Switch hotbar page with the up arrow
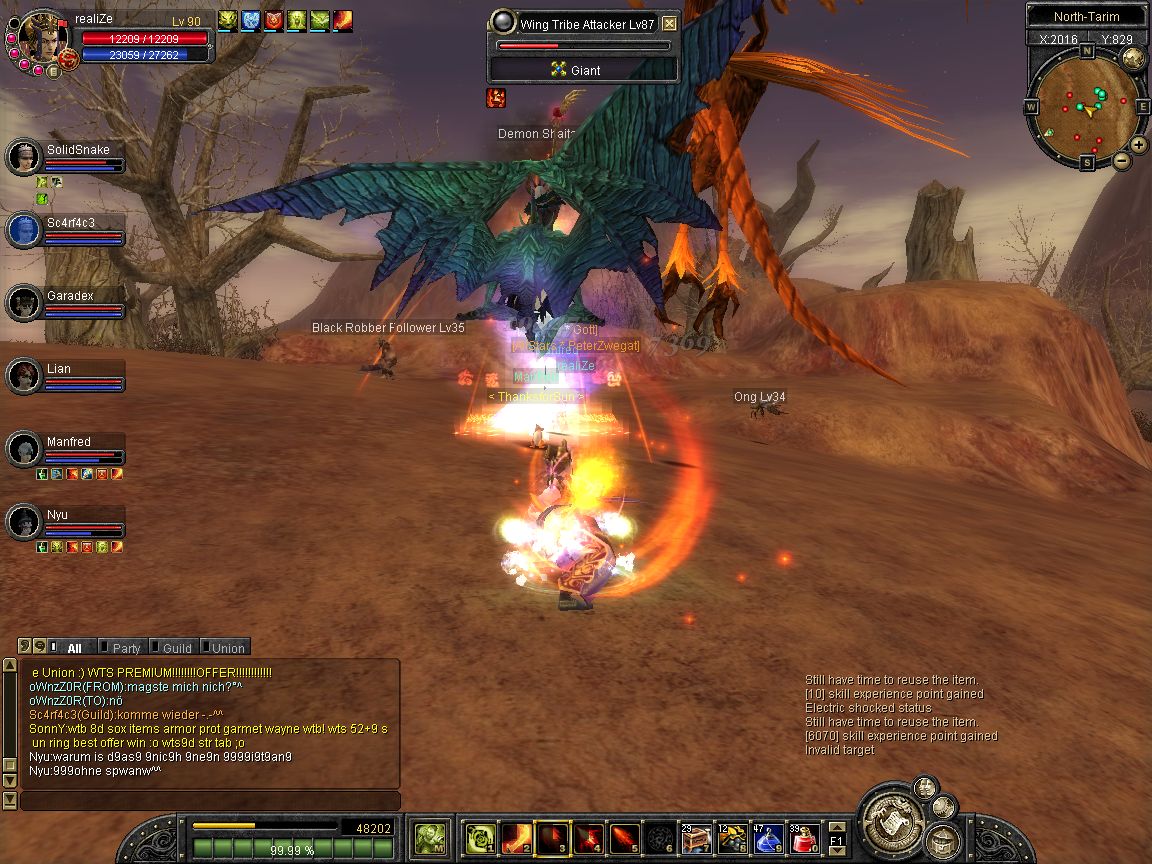Screen dimensions: 1152x864 (837, 827)
